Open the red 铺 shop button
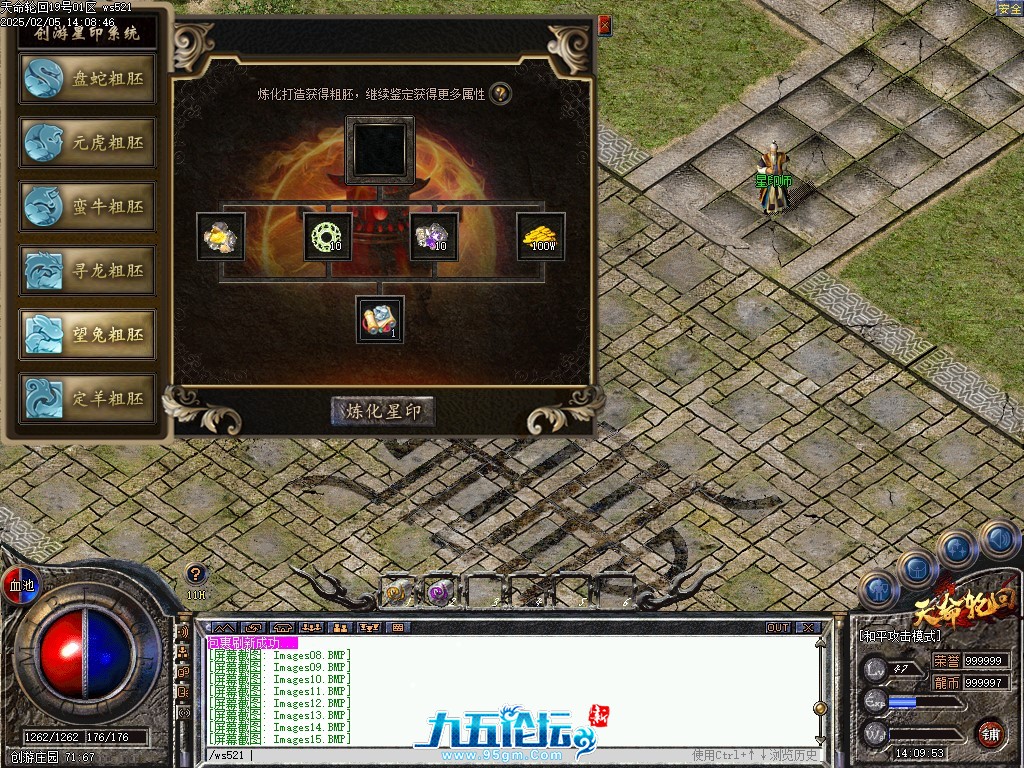Viewport: 1024px width, 768px height. [991, 733]
